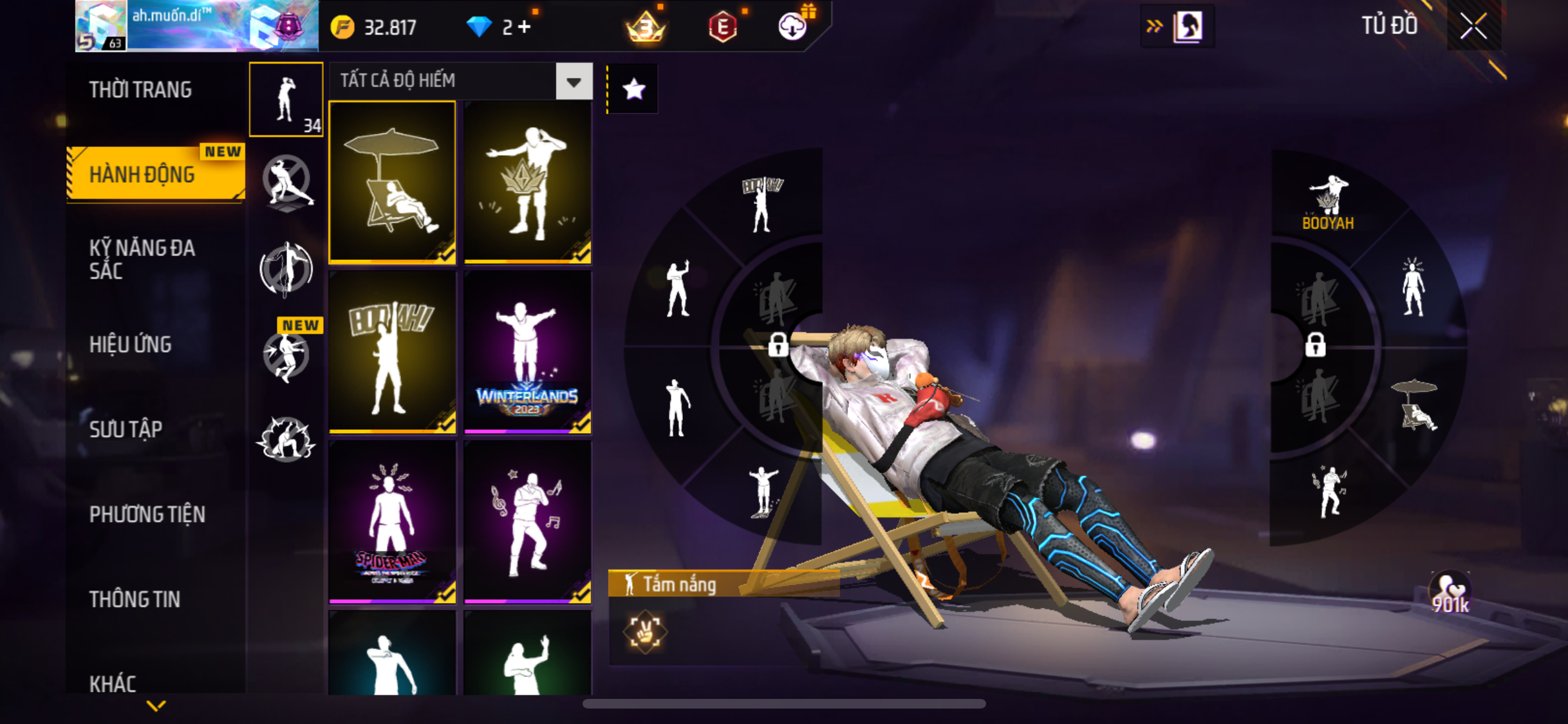Open the Khác category

point(113,683)
